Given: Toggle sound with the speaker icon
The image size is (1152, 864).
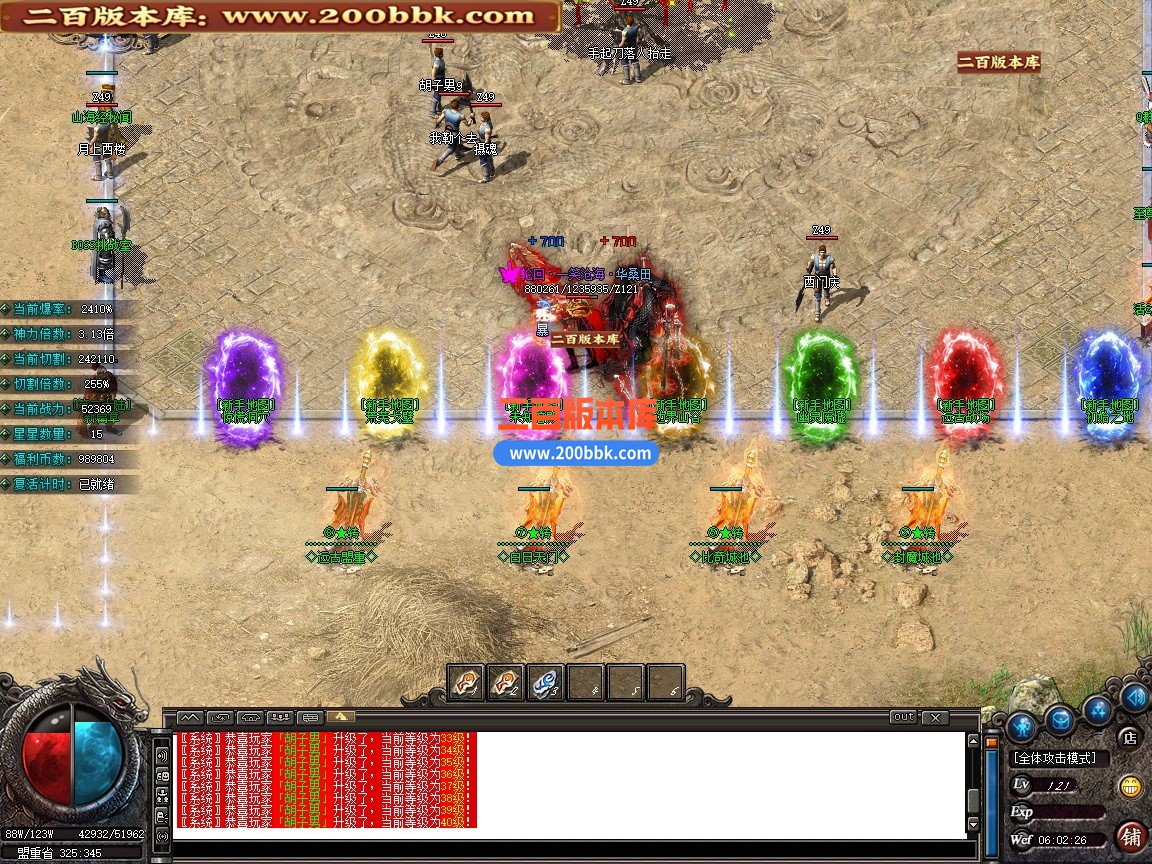Looking at the screenshot, I should coord(1134,696).
